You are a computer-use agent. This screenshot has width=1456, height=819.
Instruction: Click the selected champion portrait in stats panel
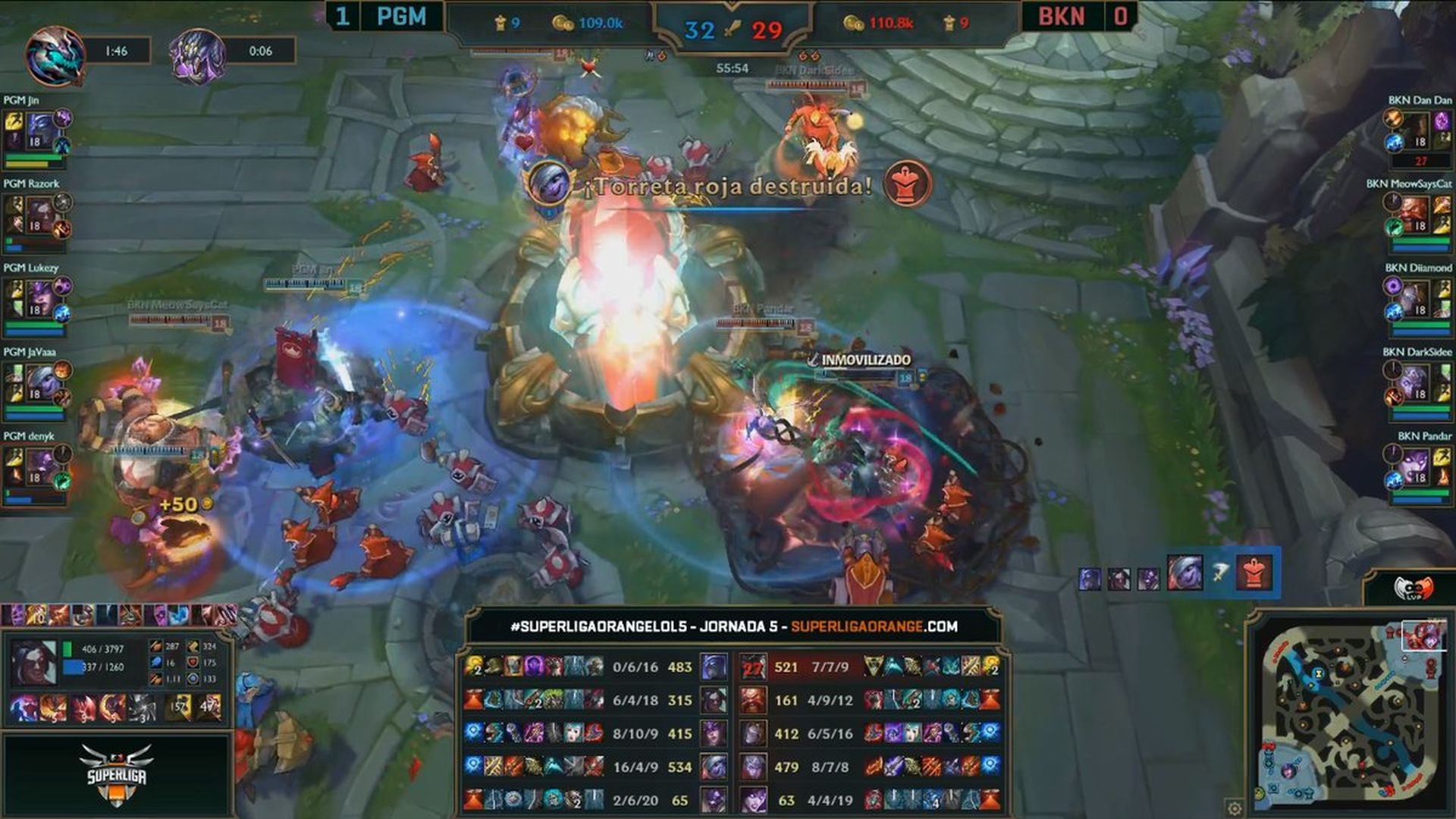click(x=33, y=661)
